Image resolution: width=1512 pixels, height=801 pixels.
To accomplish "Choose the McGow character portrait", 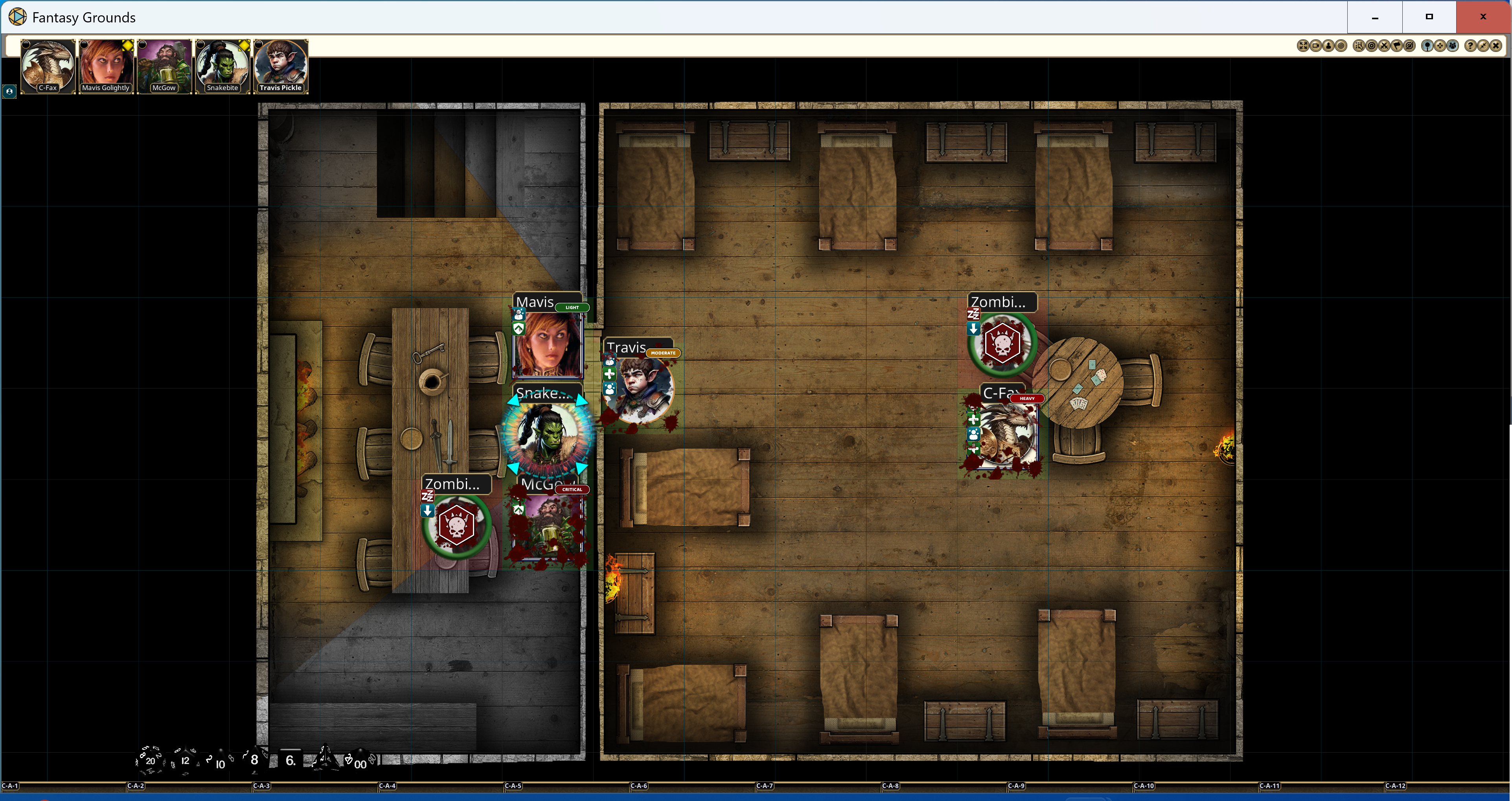I will (164, 64).
